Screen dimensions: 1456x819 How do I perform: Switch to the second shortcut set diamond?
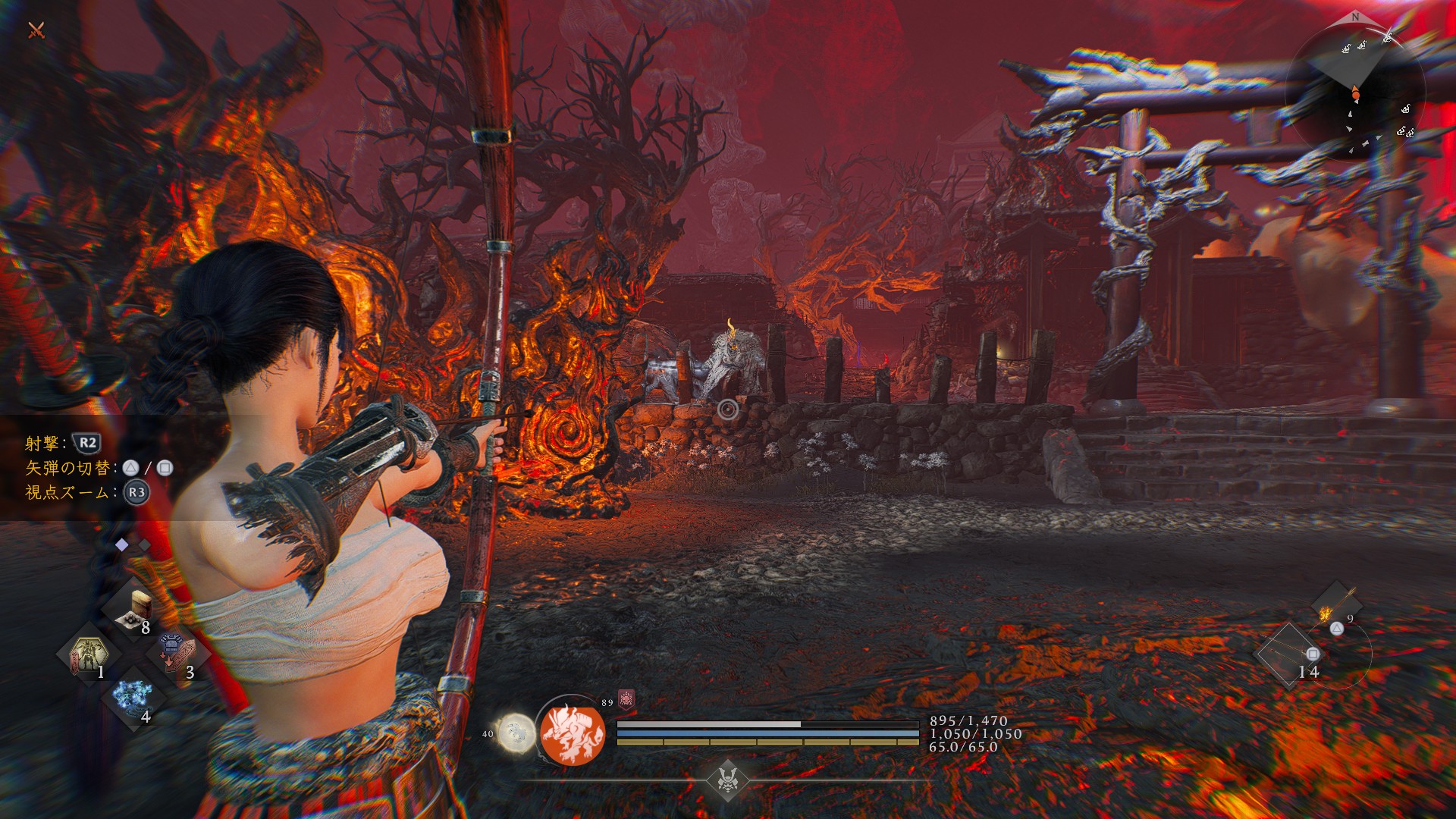(x=144, y=544)
